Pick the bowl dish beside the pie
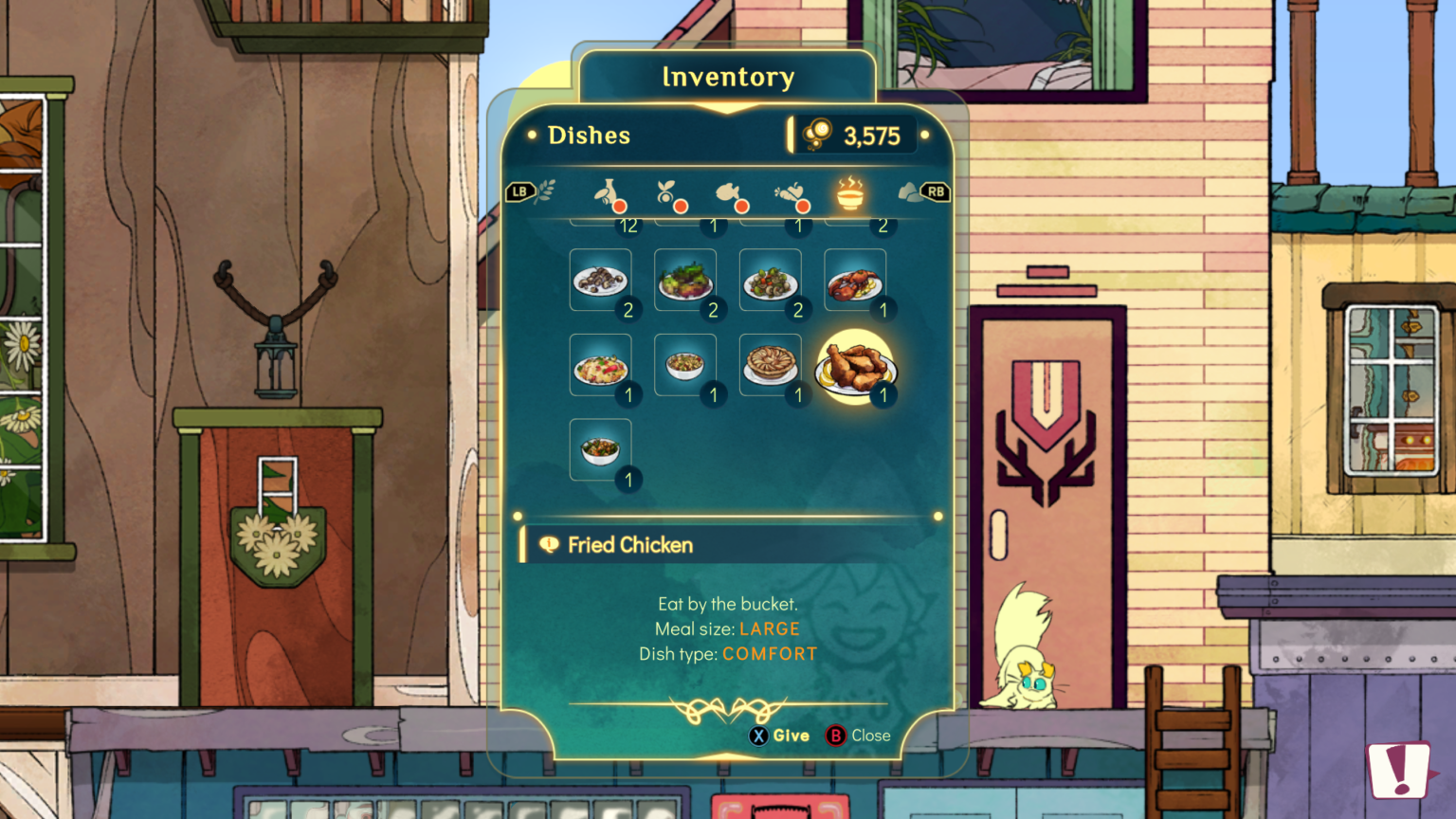Image resolution: width=1456 pixels, height=819 pixels. (684, 365)
